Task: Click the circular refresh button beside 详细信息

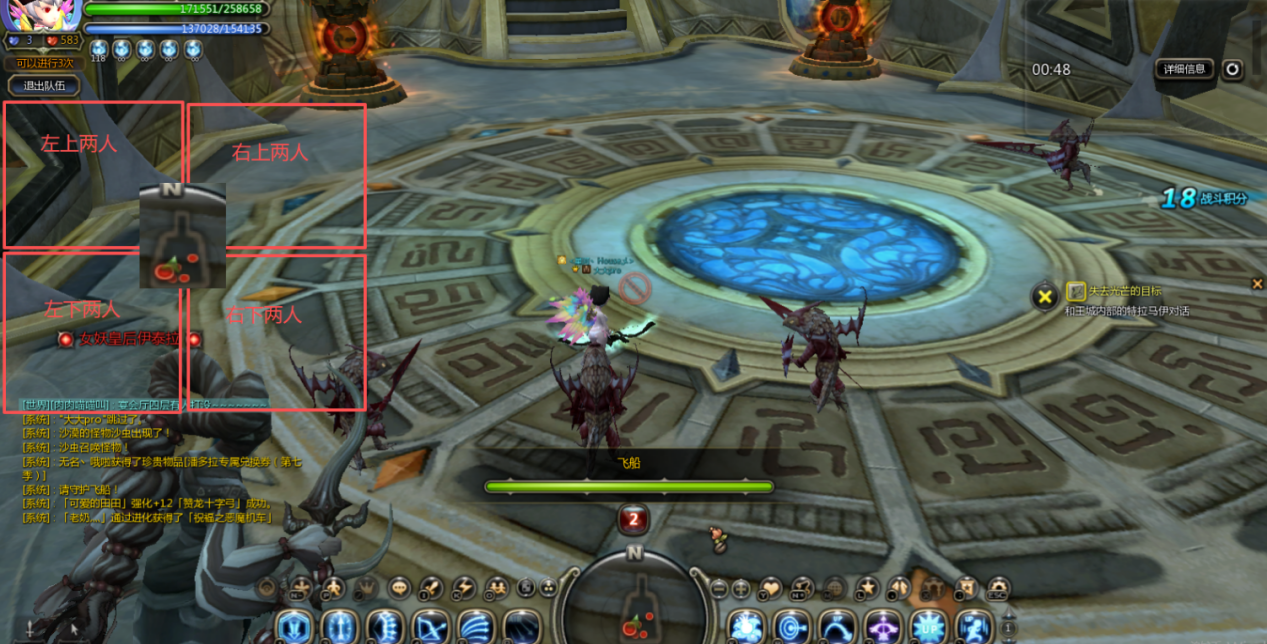Action: 1232,69
